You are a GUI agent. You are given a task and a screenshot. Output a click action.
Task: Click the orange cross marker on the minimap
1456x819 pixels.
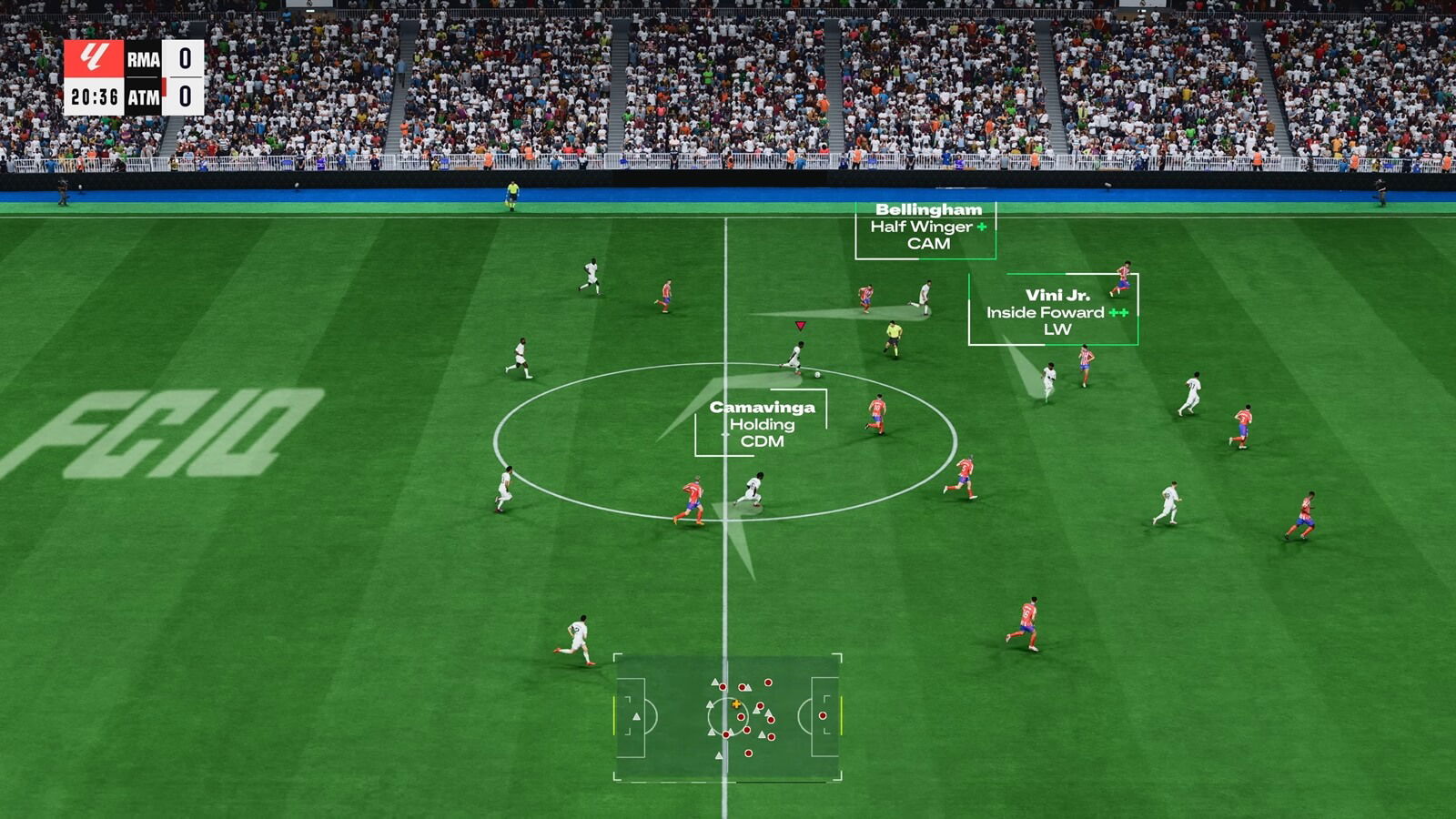(735, 703)
